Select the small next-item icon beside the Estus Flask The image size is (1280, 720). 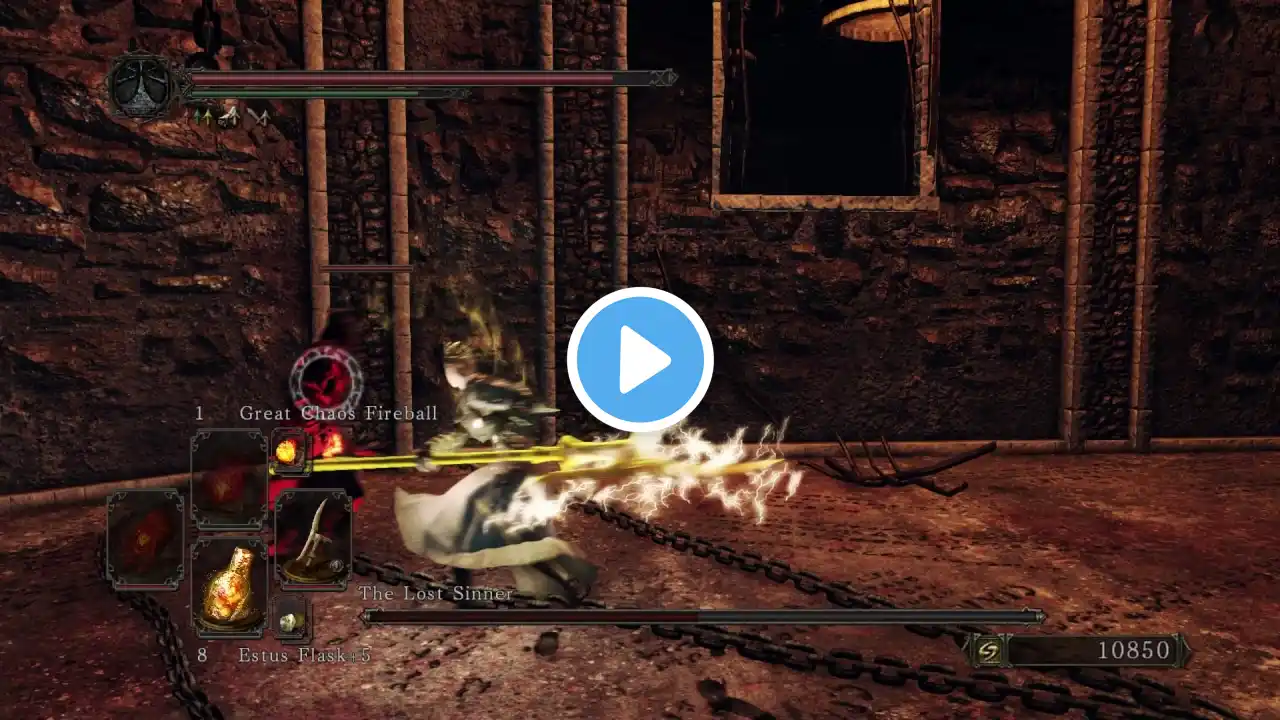[291, 620]
